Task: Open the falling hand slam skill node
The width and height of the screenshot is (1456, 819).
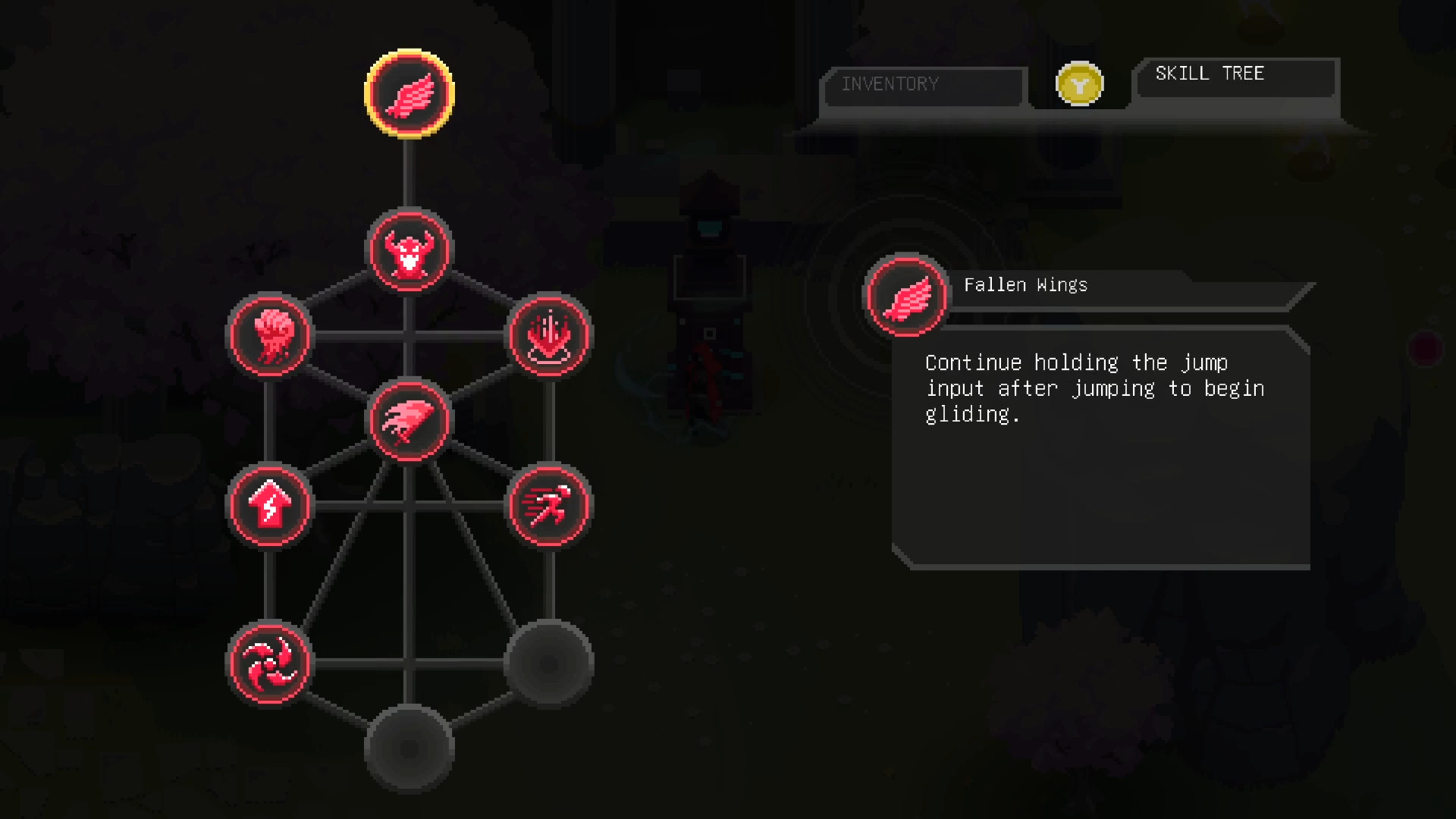Action: (548, 337)
